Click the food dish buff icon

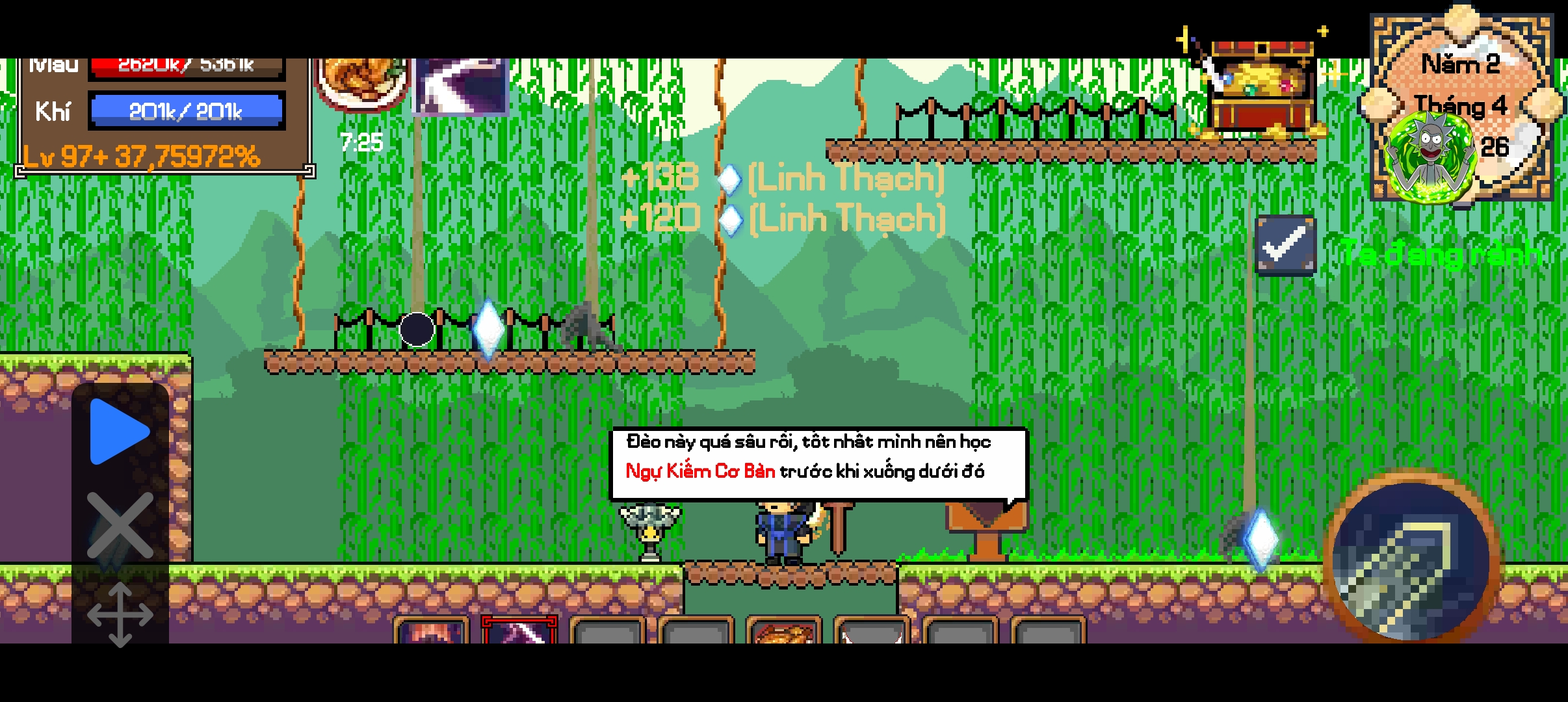[x=361, y=83]
